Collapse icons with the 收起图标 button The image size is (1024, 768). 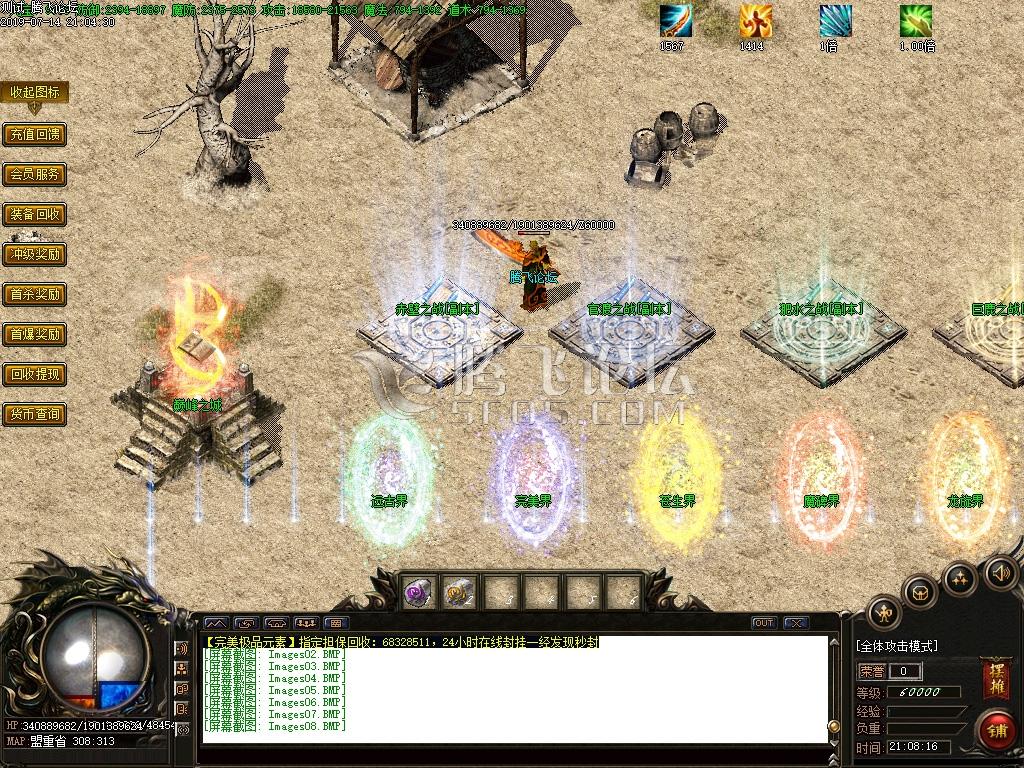[35, 92]
